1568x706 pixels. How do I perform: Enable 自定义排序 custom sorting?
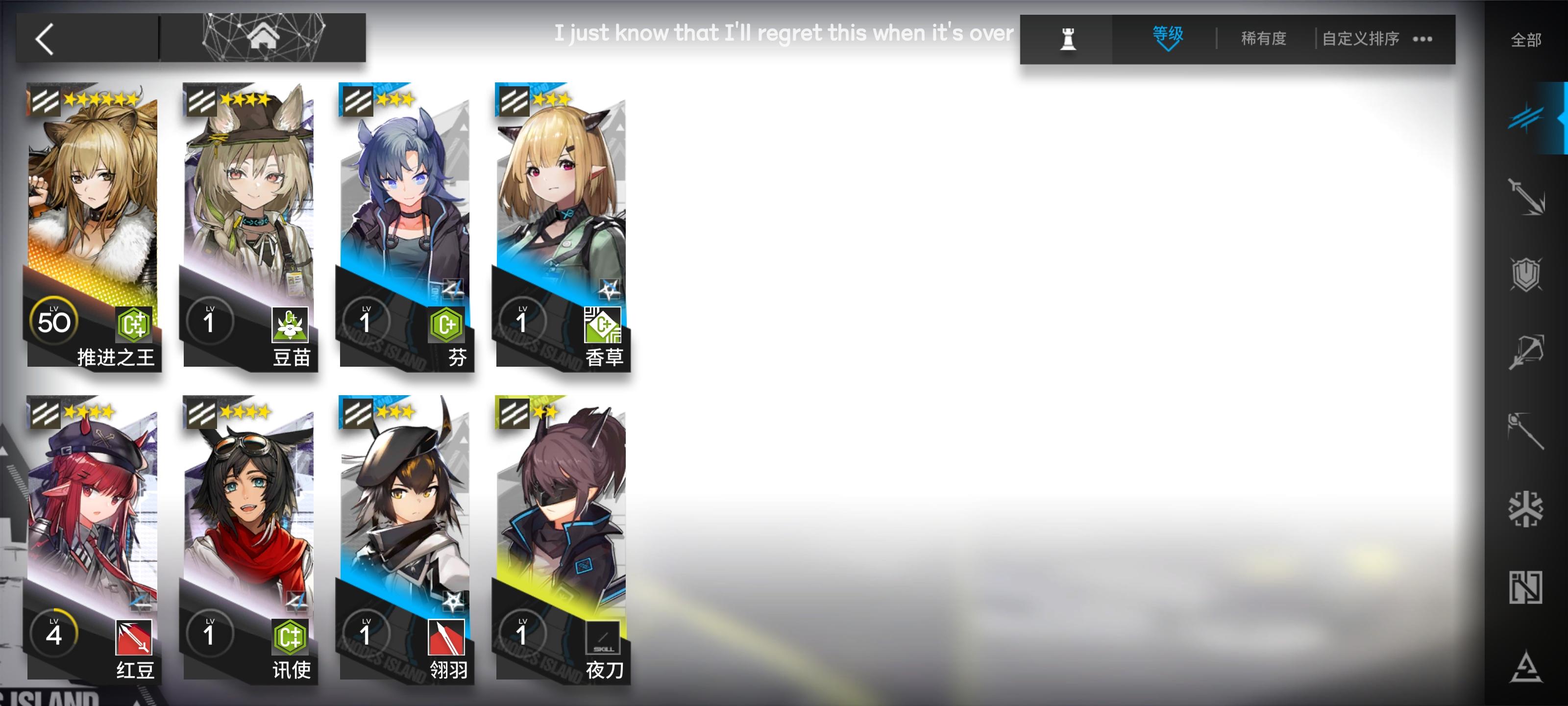(1359, 38)
